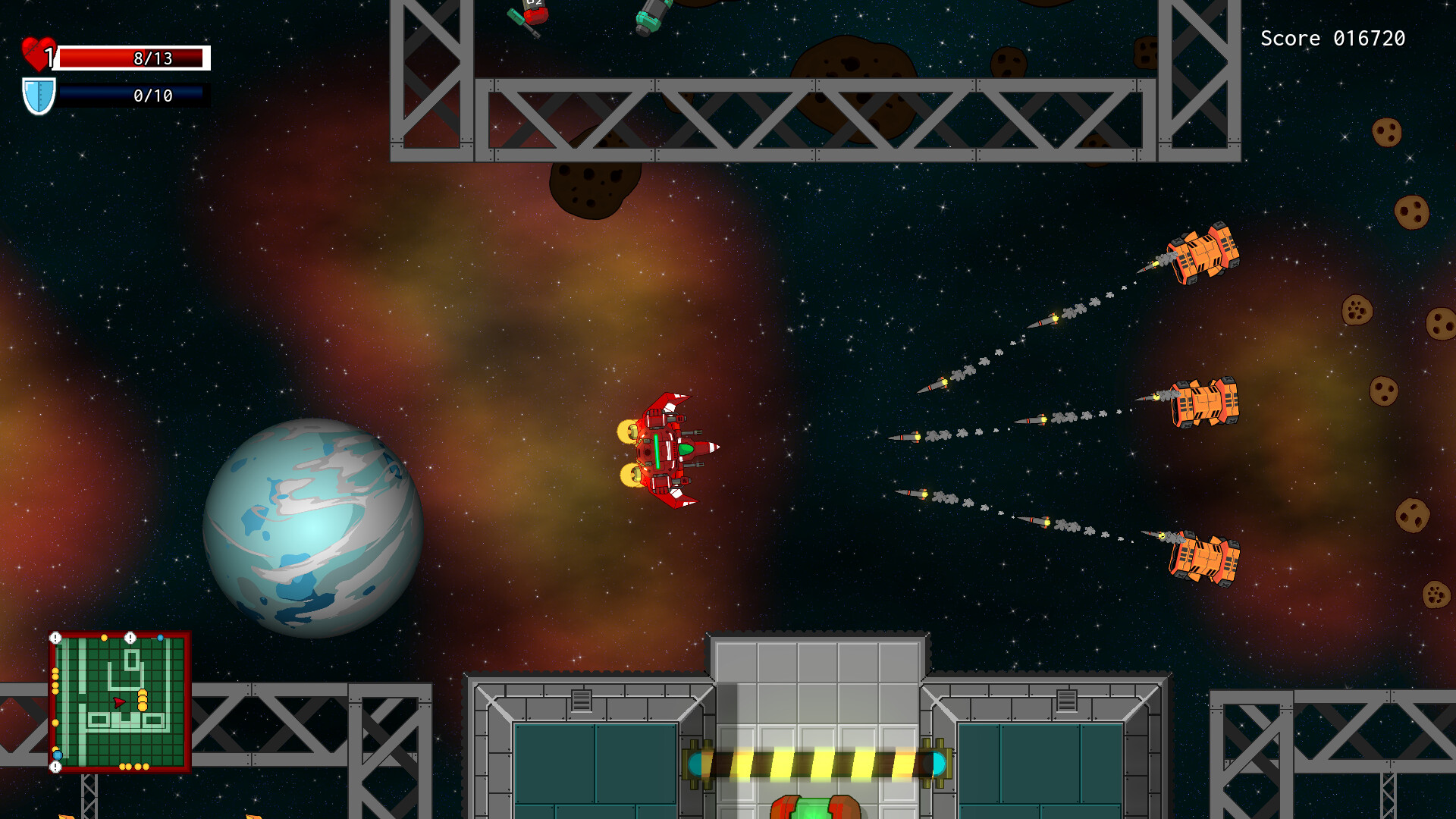This screenshot has height=819, width=1456.
Task: Click the yellow coin cluster on minimap center
Action: [x=143, y=699]
